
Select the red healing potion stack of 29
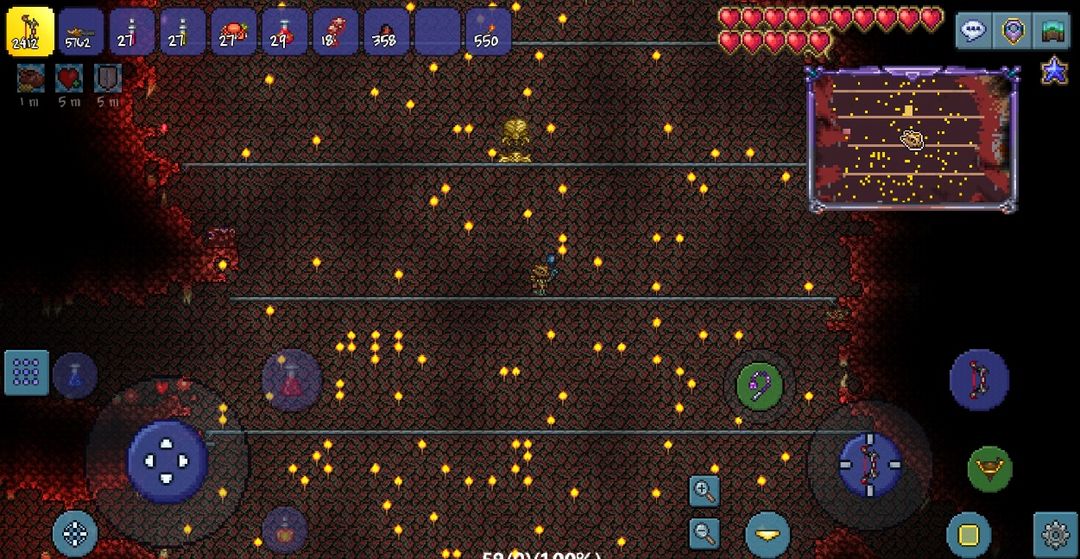[x=284, y=31]
